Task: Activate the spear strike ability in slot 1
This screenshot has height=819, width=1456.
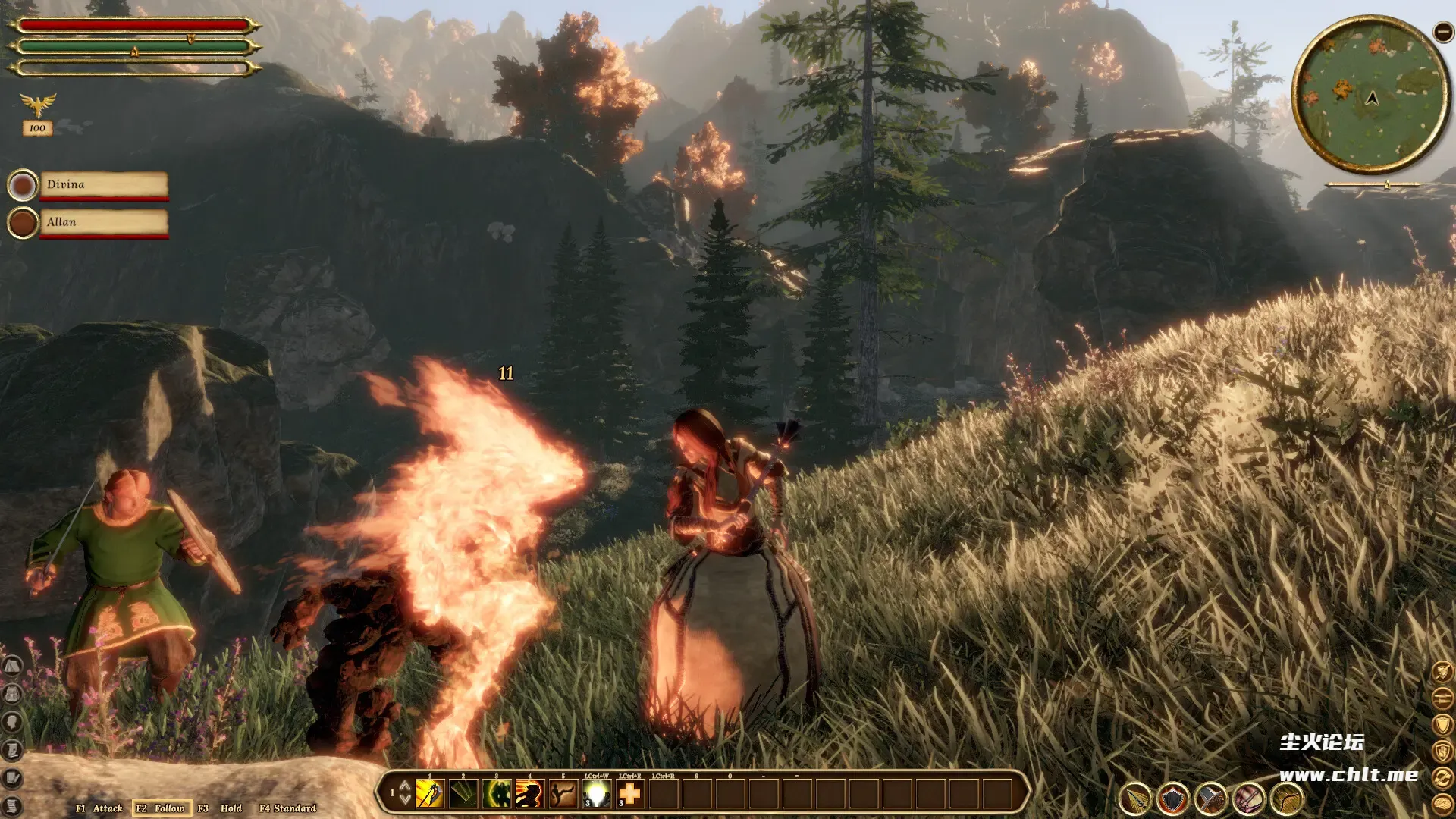Action: [429, 794]
